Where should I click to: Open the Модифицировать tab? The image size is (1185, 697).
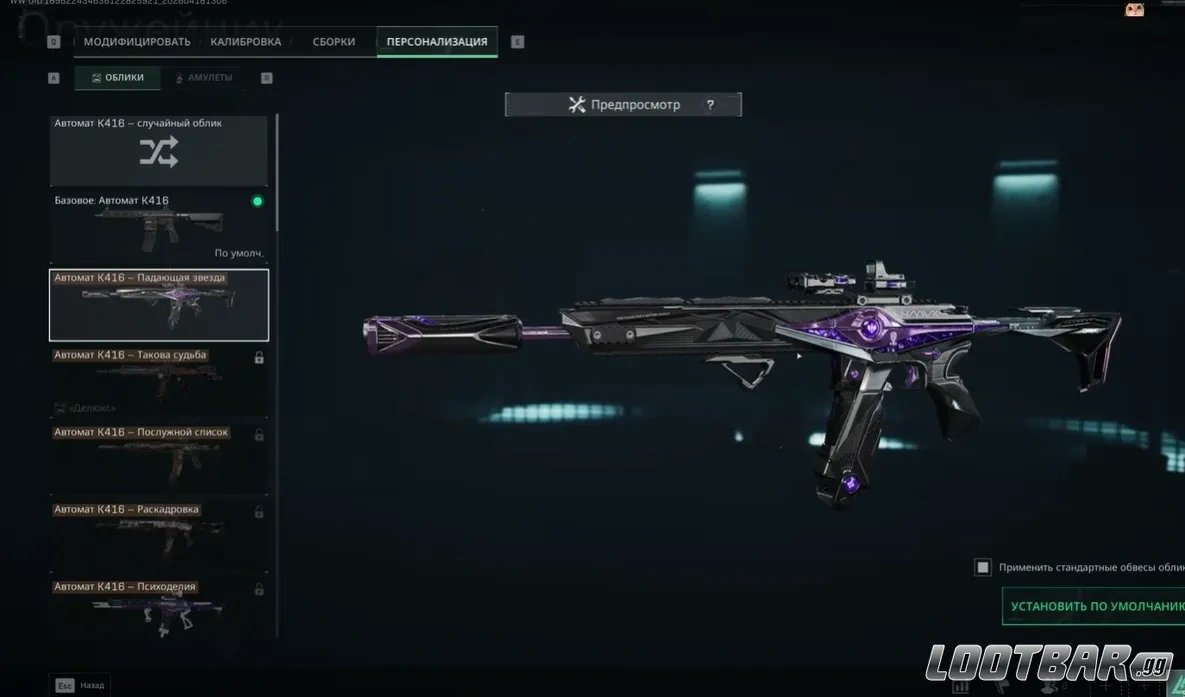pos(137,42)
